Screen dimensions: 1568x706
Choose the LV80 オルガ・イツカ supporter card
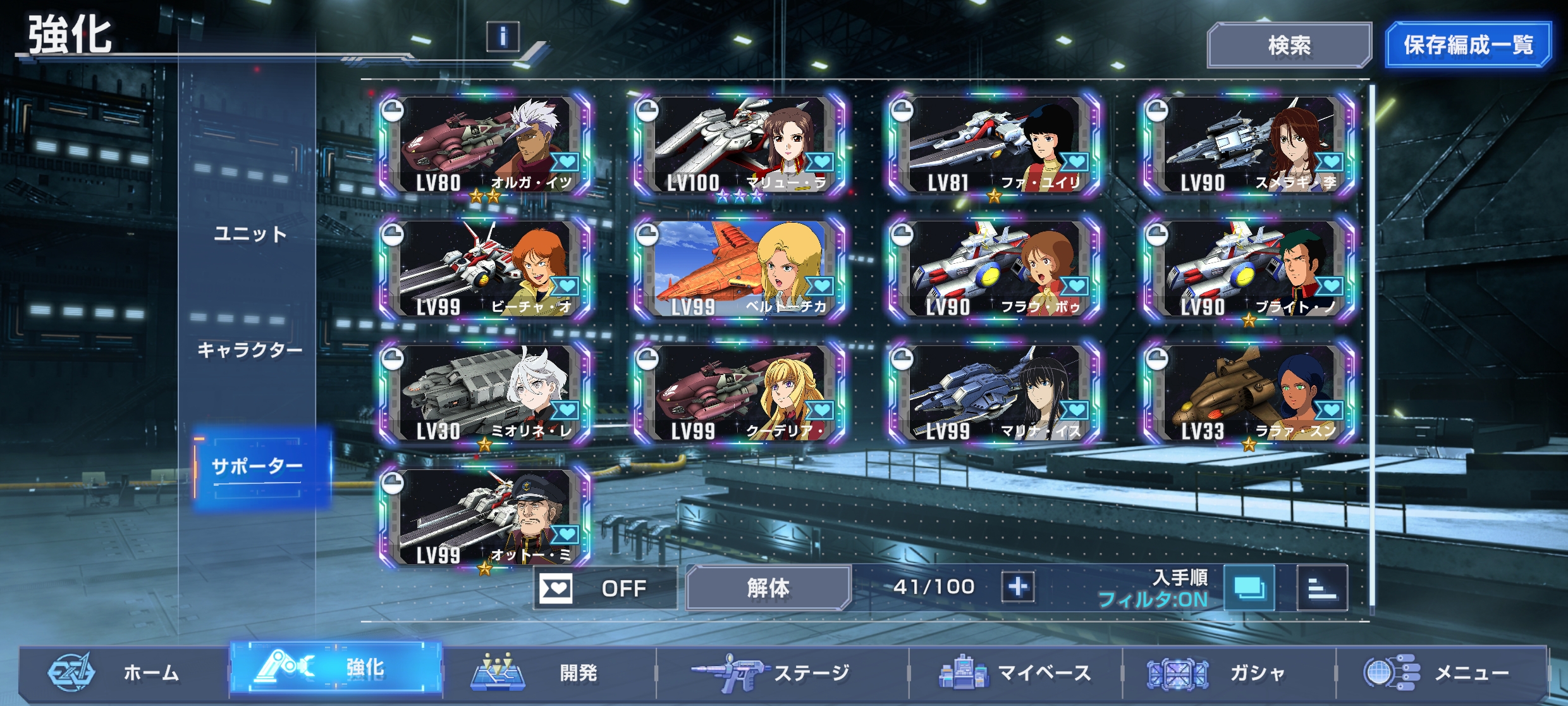[486, 146]
